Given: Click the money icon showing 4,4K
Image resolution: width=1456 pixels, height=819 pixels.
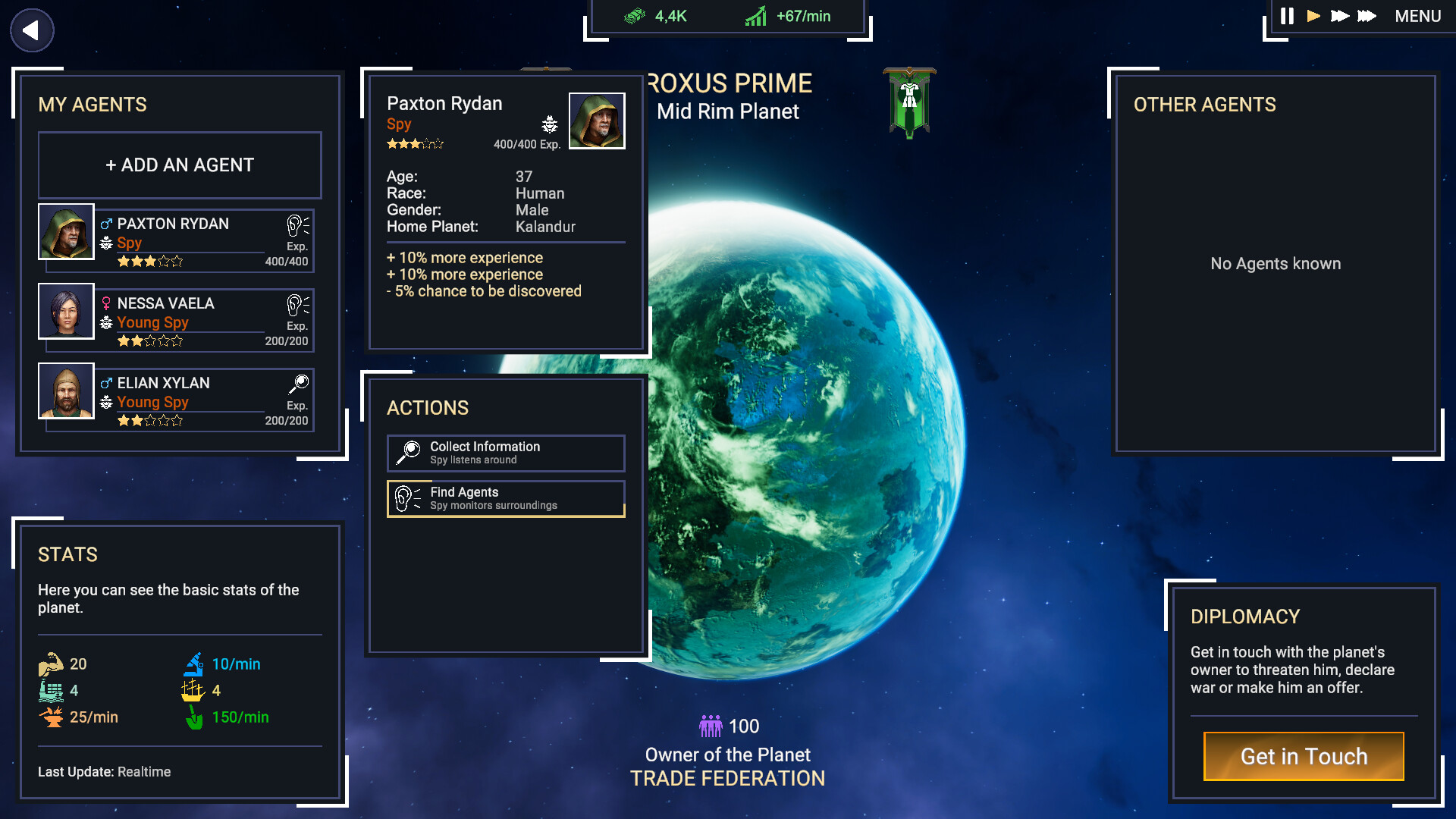Looking at the screenshot, I should click(x=635, y=15).
